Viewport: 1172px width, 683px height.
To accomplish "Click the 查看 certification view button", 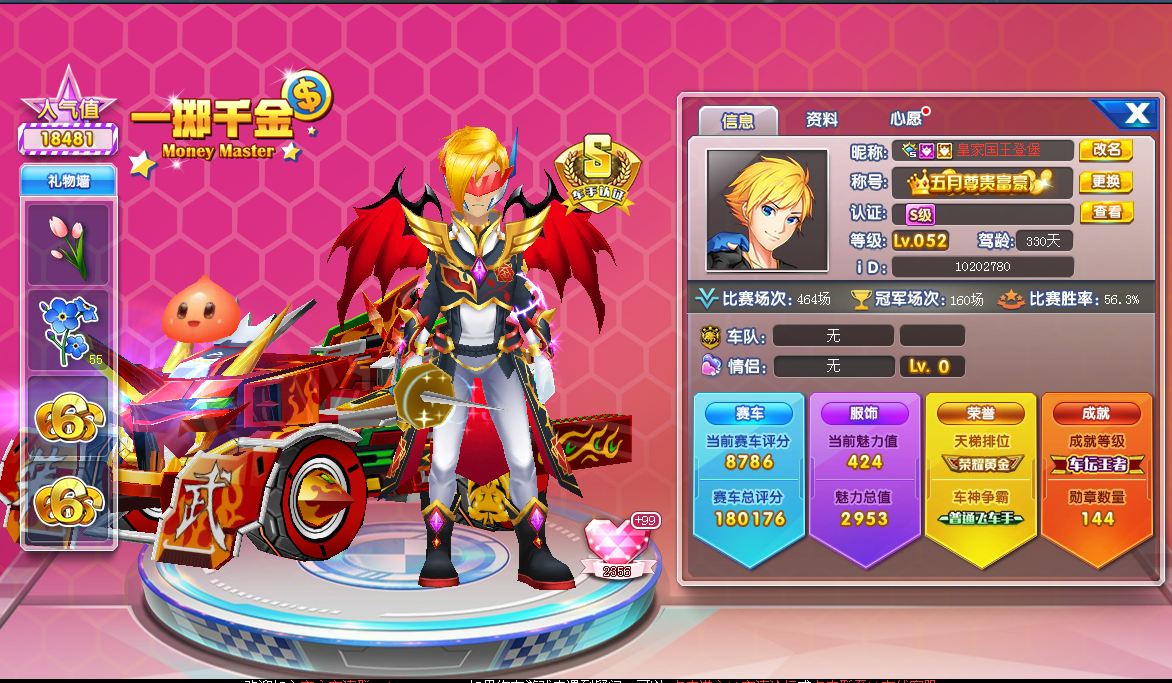I will pos(1106,212).
